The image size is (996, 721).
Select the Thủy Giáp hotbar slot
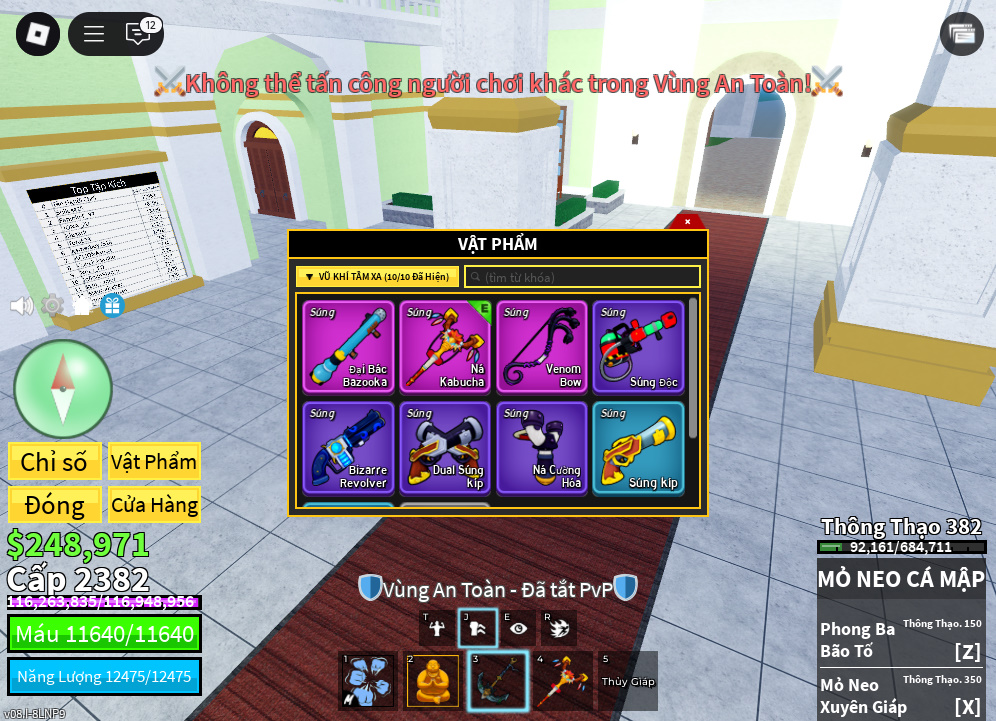coord(628,681)
